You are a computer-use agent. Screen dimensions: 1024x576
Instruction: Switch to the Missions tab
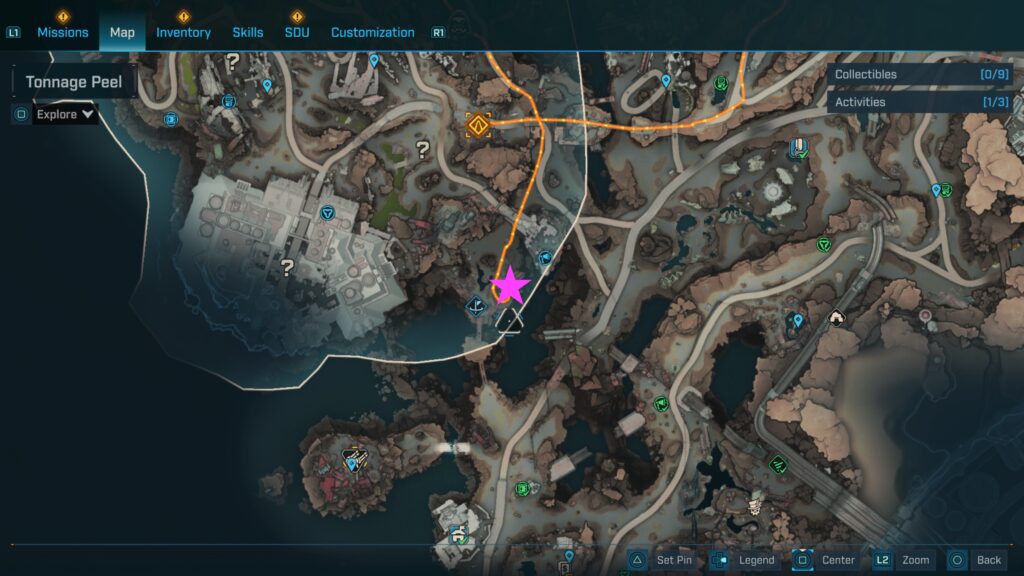point(63,32)
